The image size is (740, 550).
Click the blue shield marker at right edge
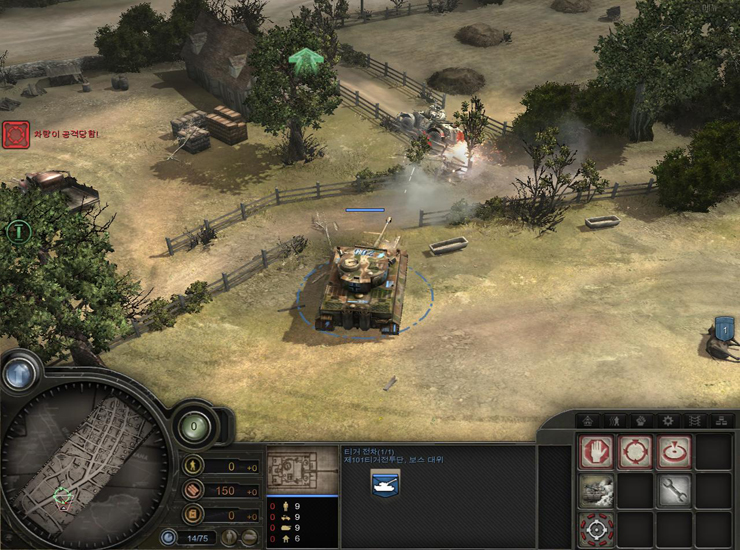click(725, 327)
